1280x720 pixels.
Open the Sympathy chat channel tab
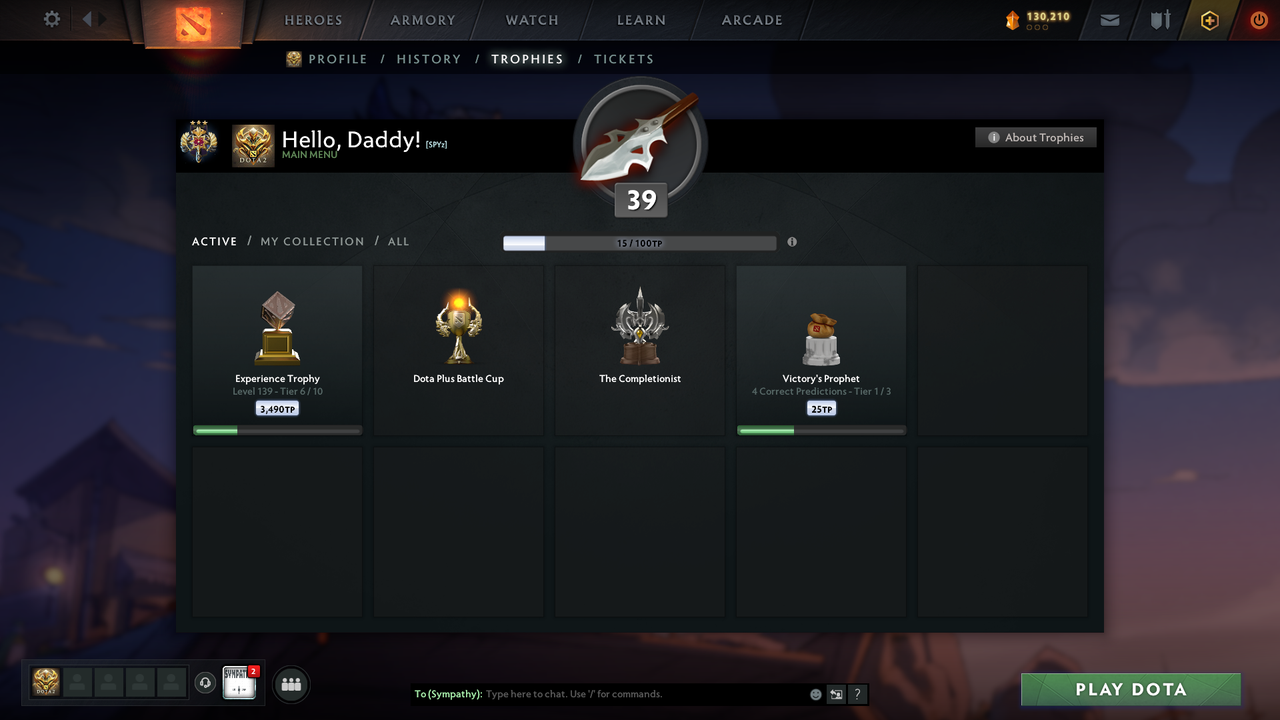coord(240,682)
